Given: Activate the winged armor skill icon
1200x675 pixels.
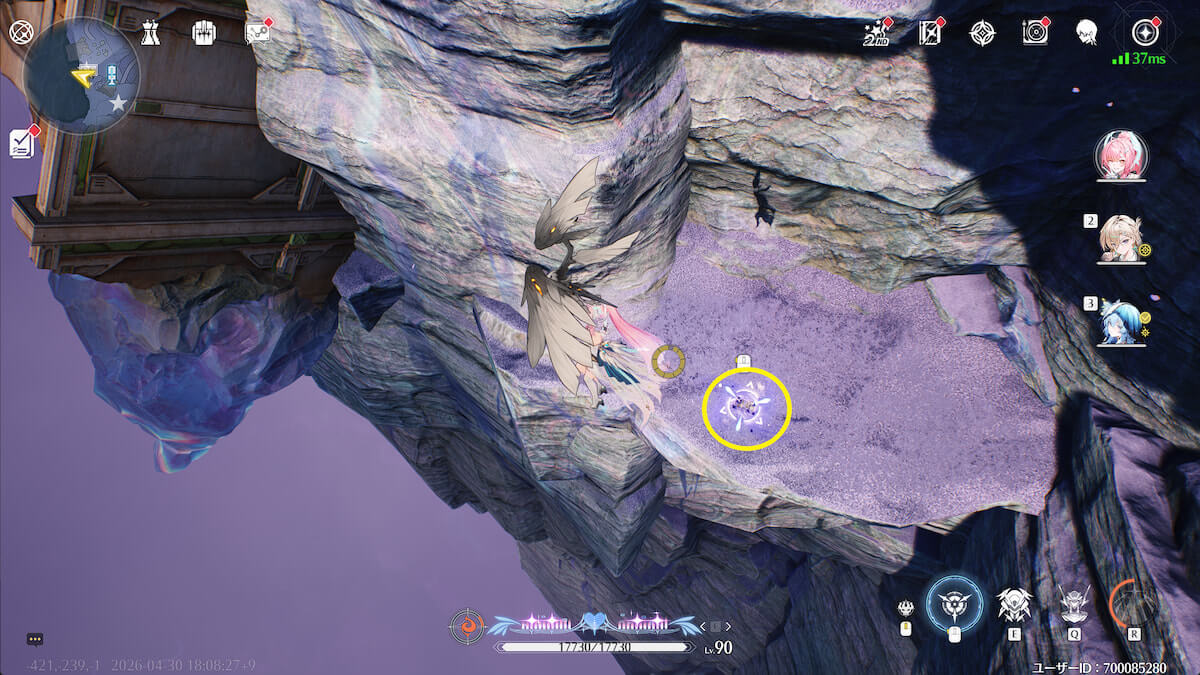Looking at the screenshot, I should (x=1014, y=604).
